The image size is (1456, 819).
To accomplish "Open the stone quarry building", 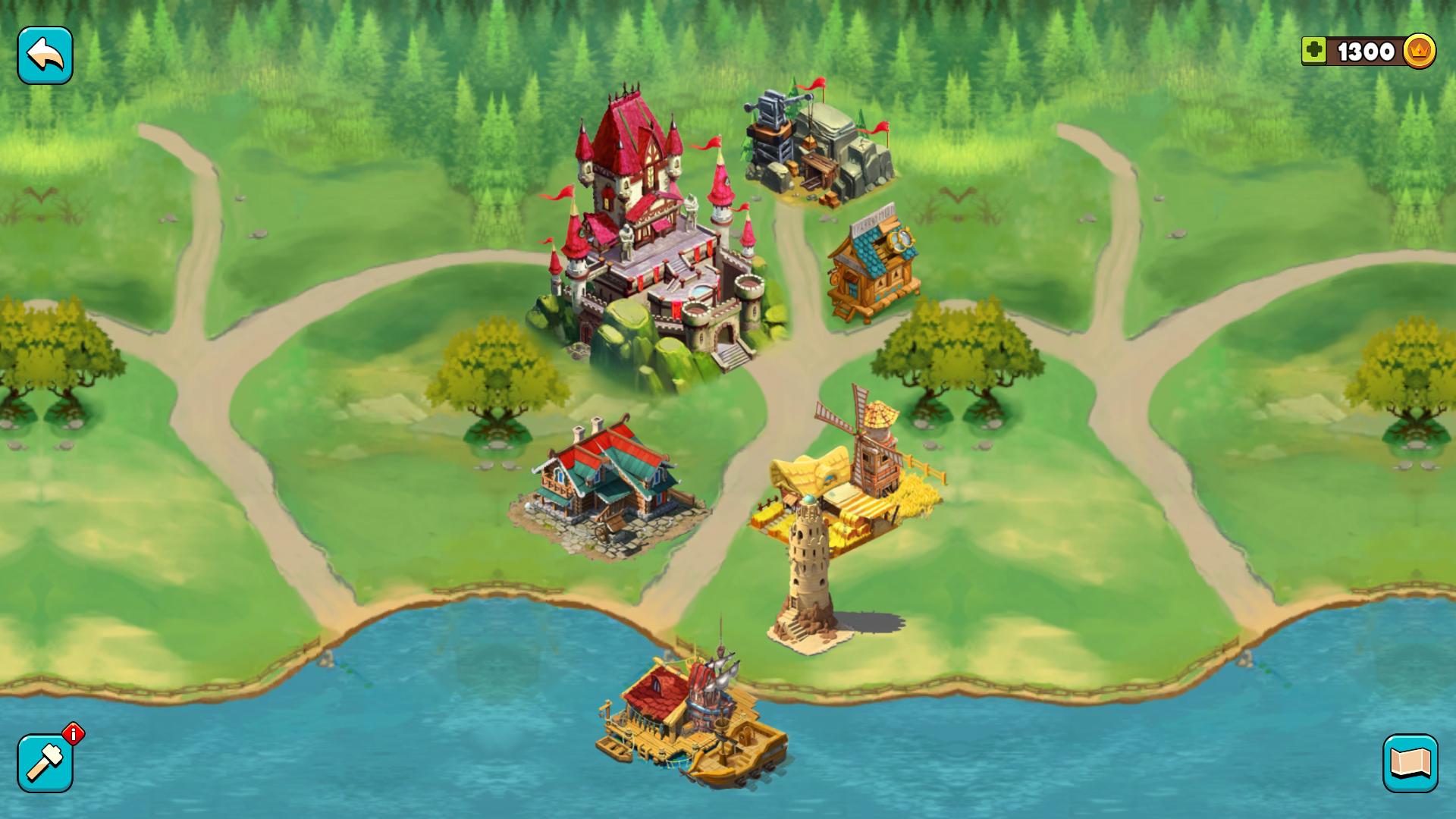I will (x=815, y=144).
